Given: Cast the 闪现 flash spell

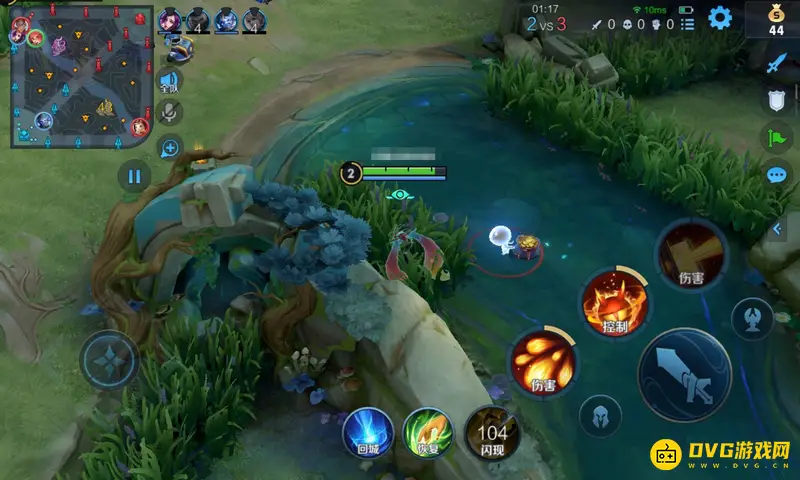Looking at the screenshot, I should 491,434.
